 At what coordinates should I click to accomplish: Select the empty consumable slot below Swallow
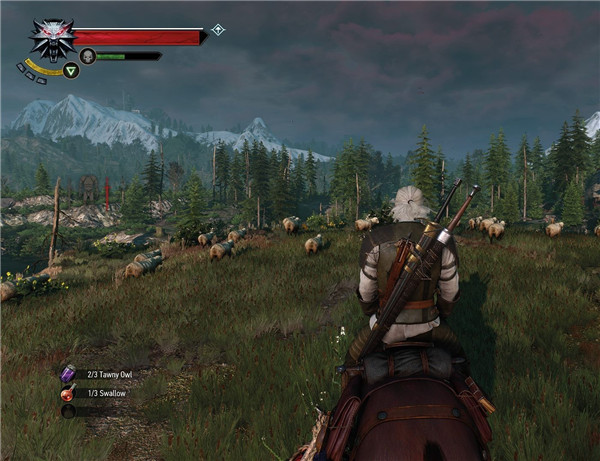68,410
